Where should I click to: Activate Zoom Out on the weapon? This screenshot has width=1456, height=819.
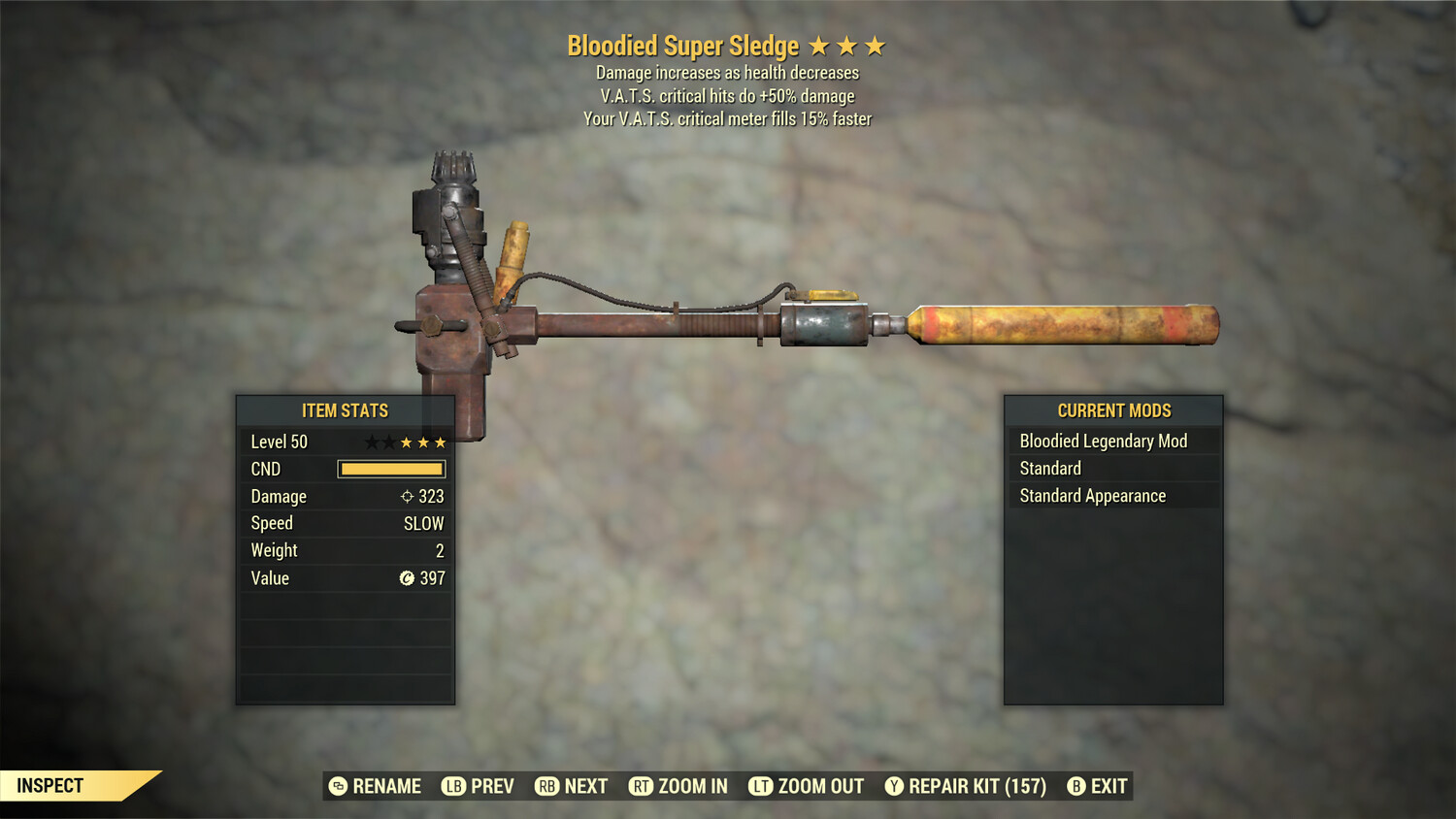click(x=806, y=786)
